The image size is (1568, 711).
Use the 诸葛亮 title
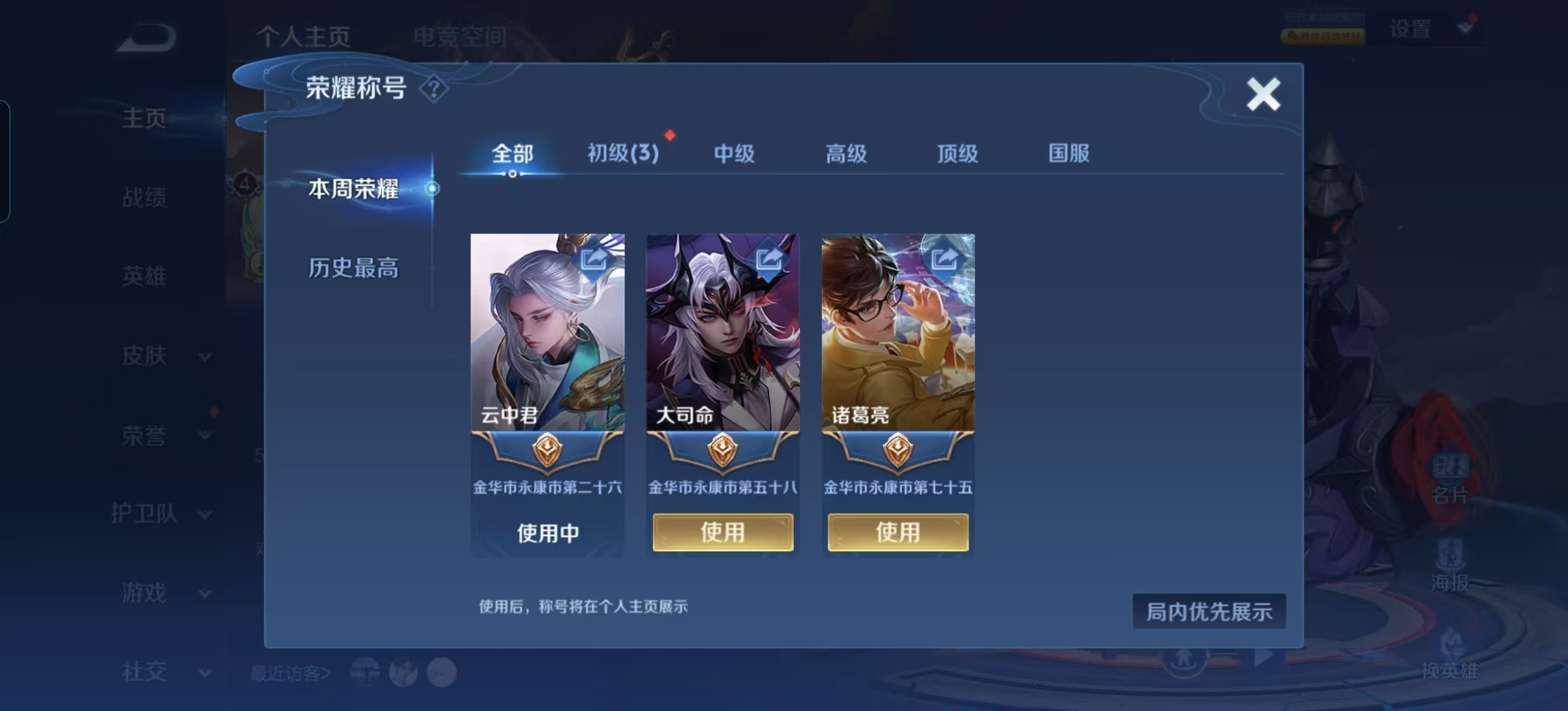tap(898, 532)
